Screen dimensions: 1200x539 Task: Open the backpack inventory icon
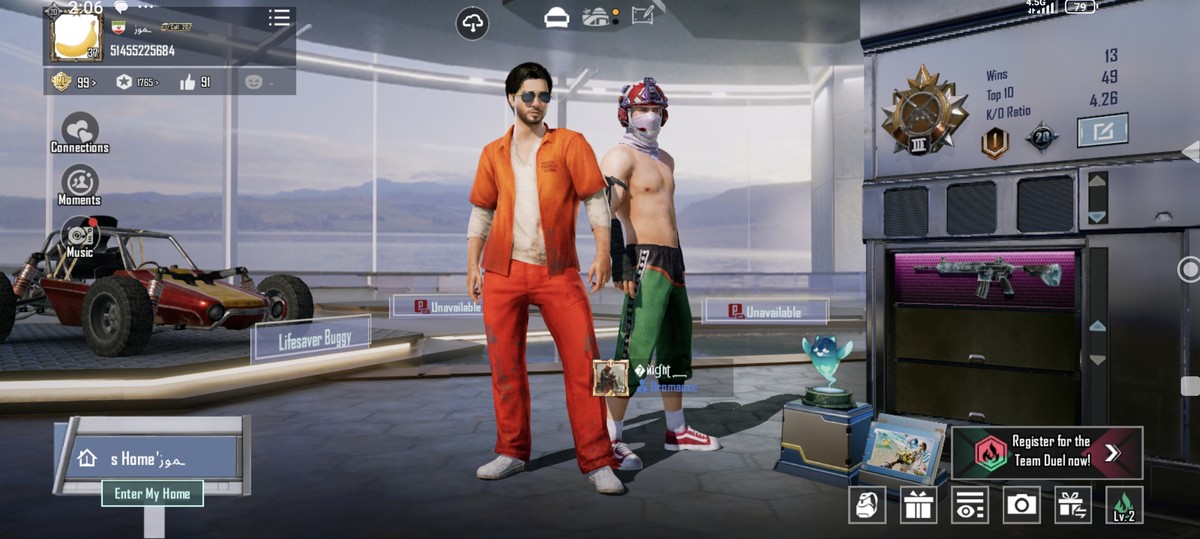pyautogui.click(x=867, y=505)
